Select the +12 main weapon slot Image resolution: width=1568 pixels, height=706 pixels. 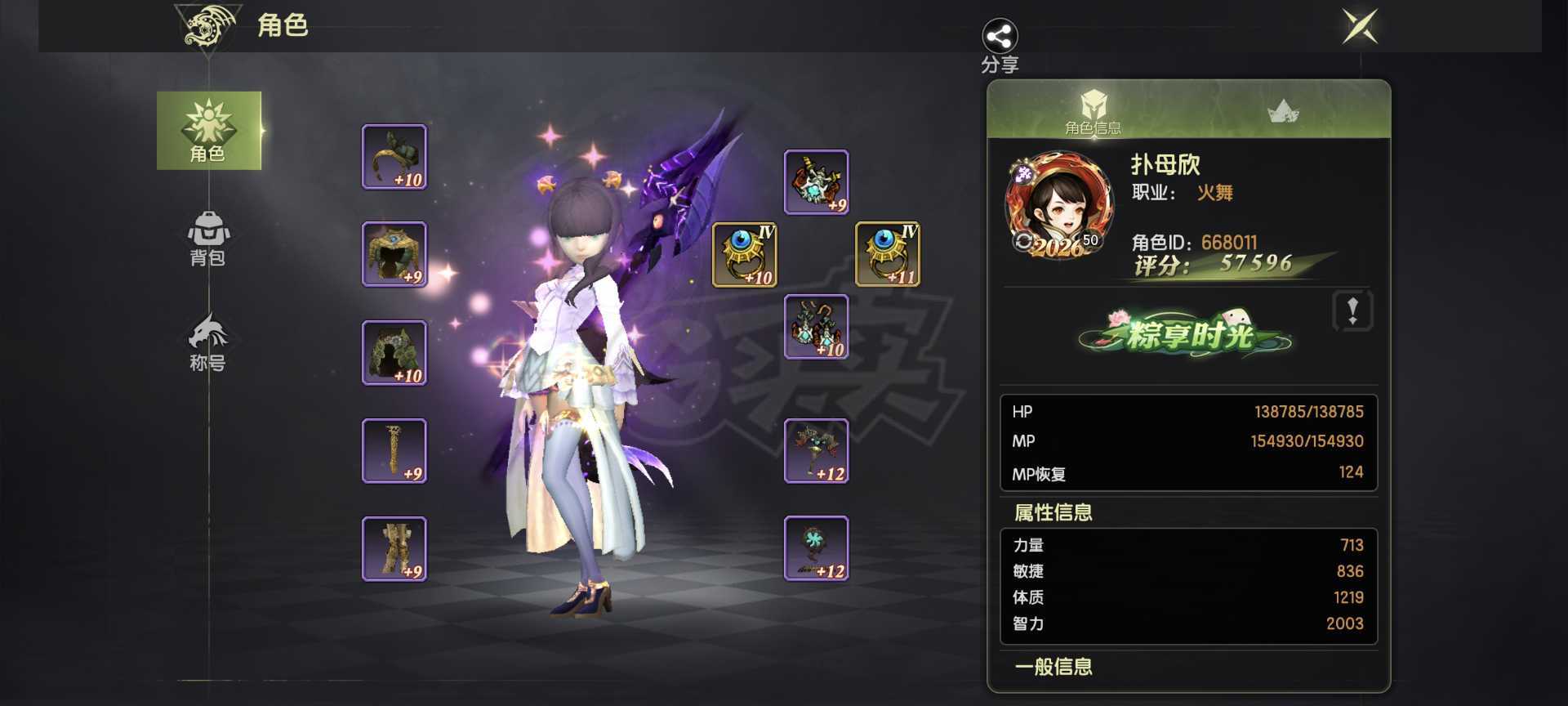pos(816,450)
